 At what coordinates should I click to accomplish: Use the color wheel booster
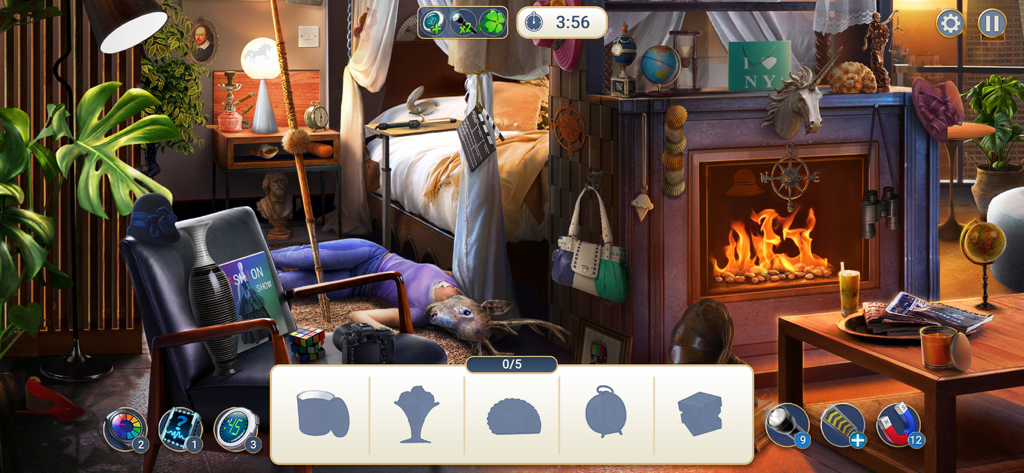pos(124,428)
